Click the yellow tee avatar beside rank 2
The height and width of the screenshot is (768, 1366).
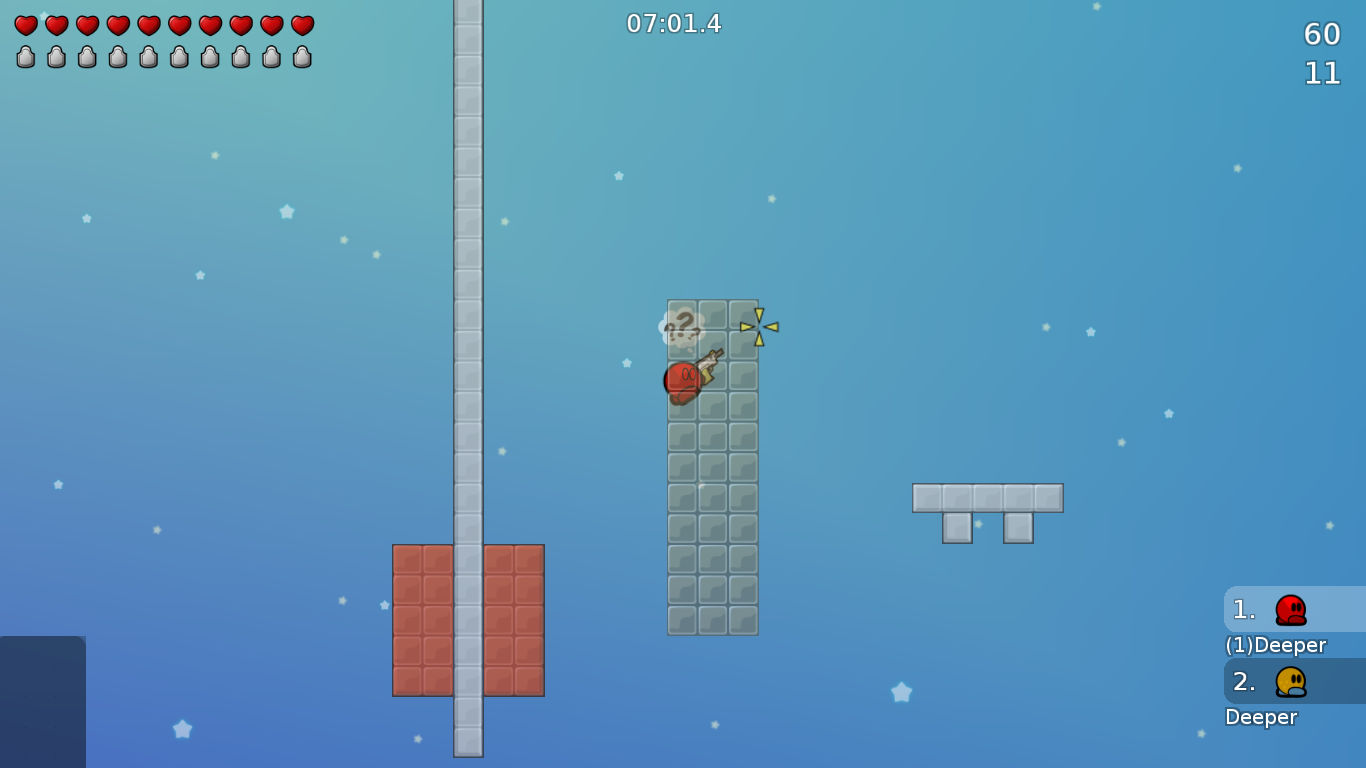click(x=1290, y=681)
